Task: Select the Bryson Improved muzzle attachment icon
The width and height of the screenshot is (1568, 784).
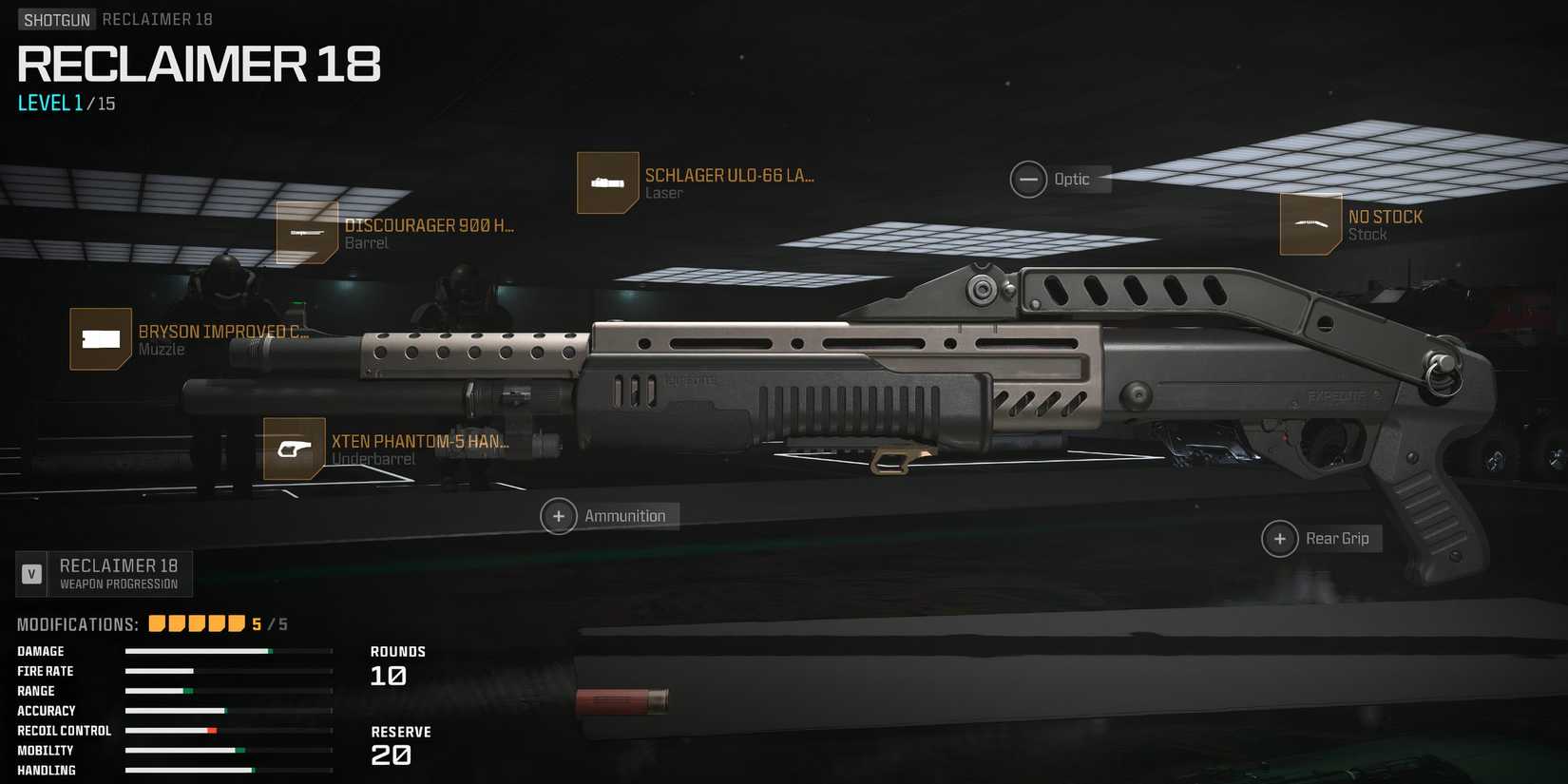Action: [x=100, y=338]
